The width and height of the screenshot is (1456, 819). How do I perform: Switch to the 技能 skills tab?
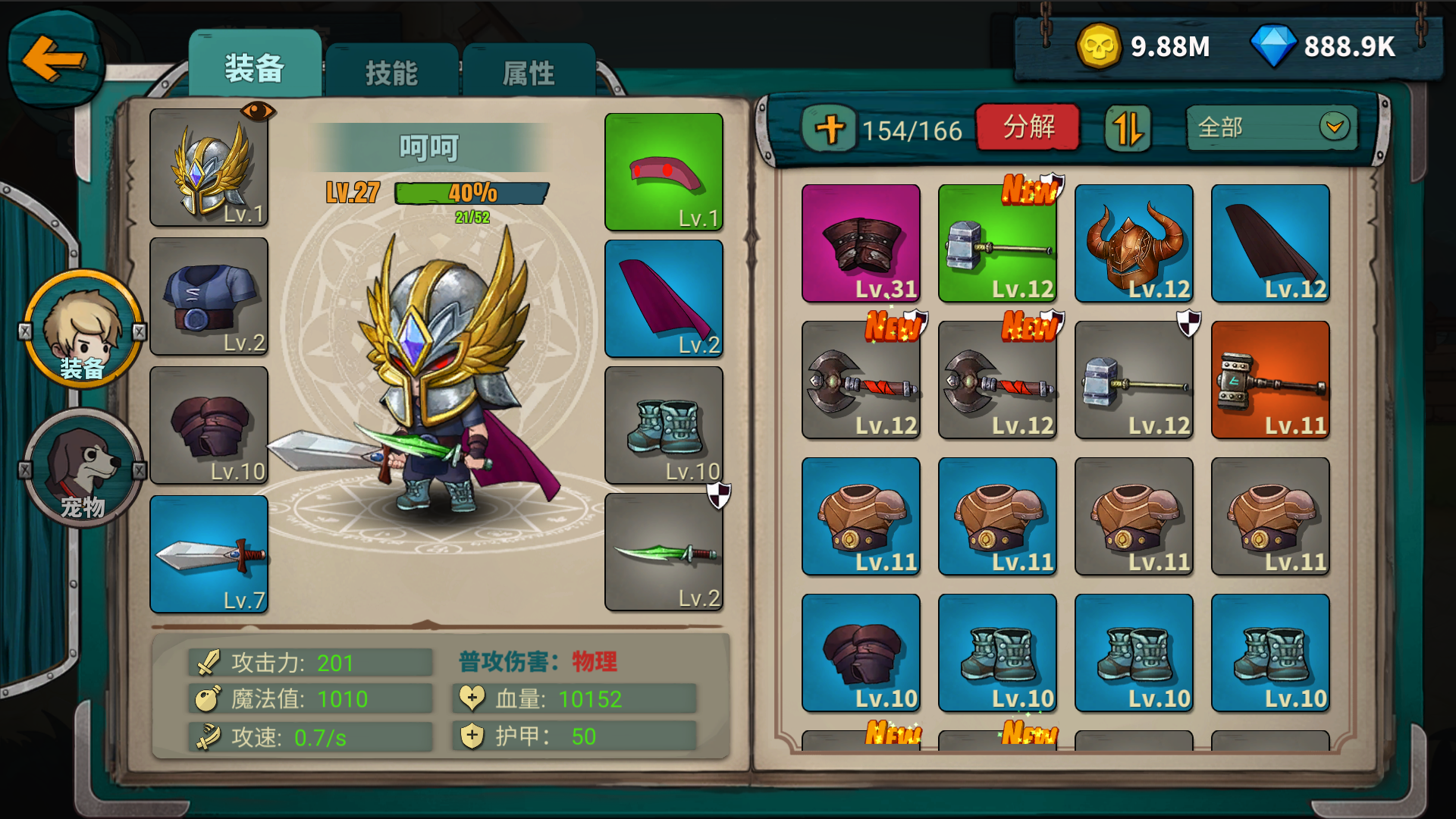[391, 73]
